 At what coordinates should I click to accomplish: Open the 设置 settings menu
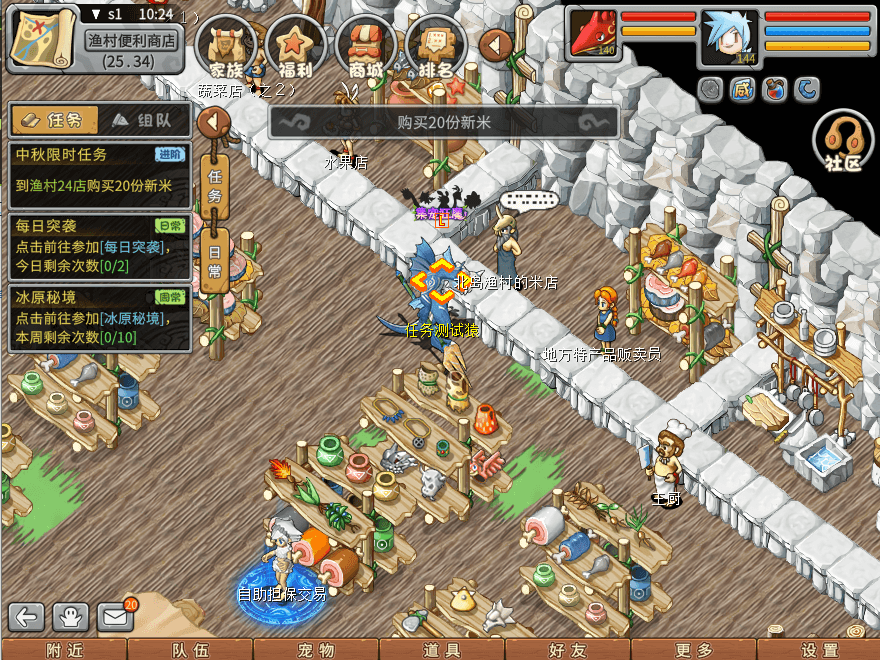point(820,650)
